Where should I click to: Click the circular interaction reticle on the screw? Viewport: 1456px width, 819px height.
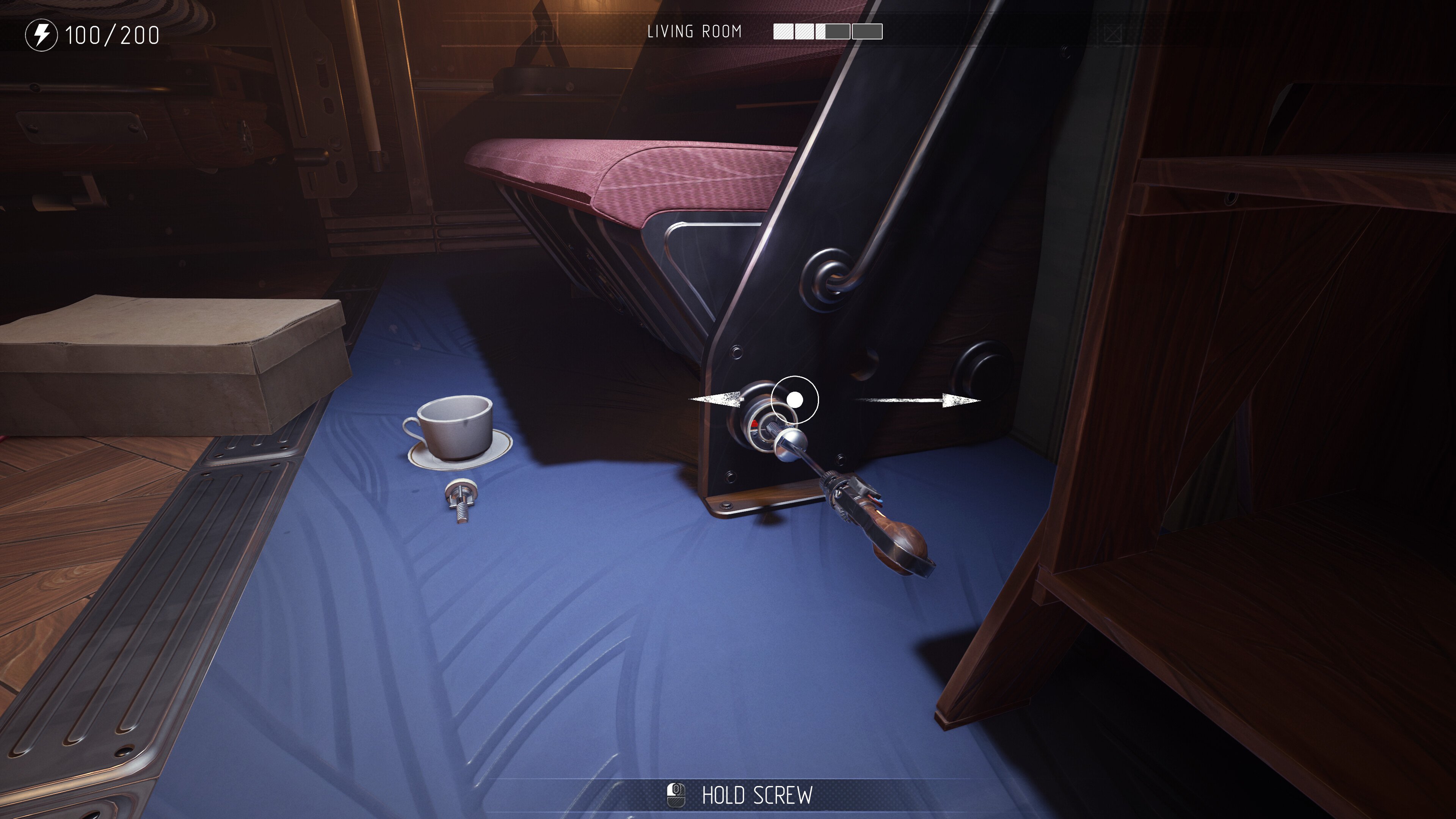click(795, 400)
